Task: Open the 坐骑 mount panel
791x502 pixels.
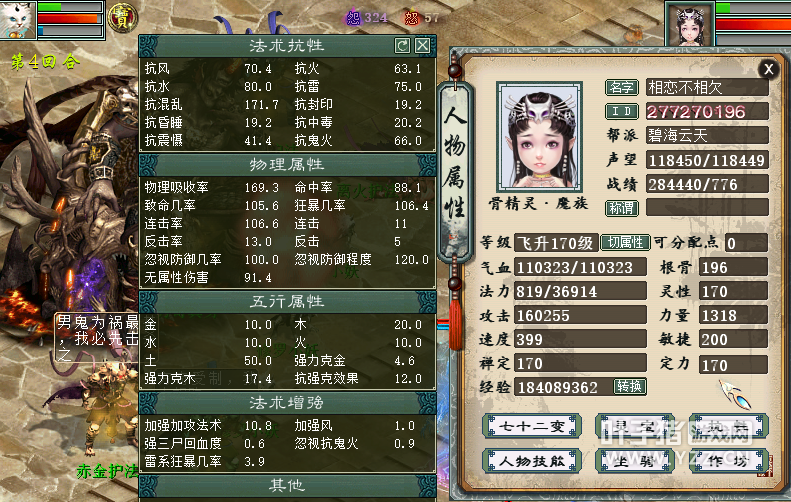Action: (x=634, y=460)
